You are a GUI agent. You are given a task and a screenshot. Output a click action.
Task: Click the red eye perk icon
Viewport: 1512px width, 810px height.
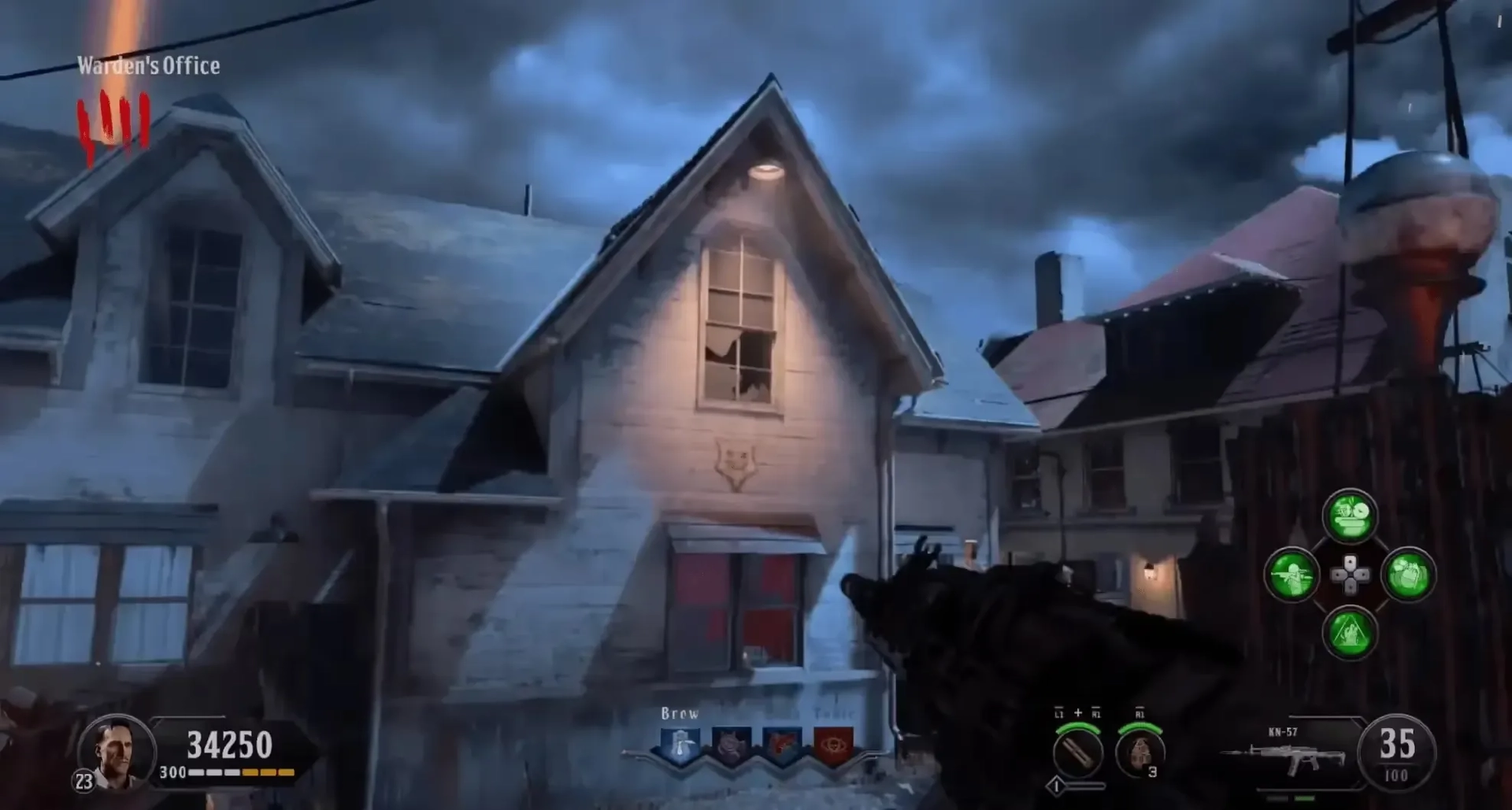(x=833, y=745)
